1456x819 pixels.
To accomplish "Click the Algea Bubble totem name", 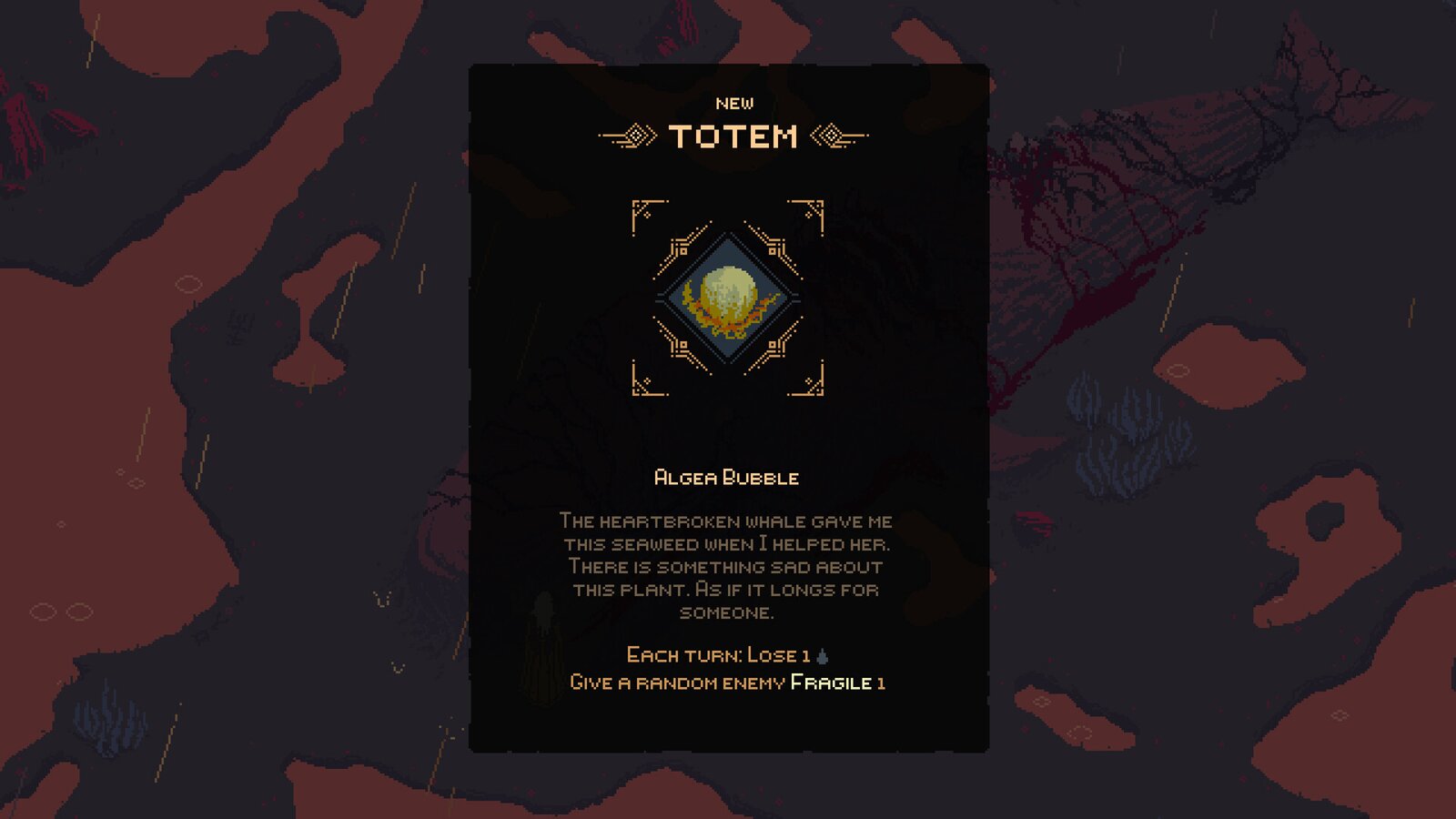I will (x=728, y=475).
